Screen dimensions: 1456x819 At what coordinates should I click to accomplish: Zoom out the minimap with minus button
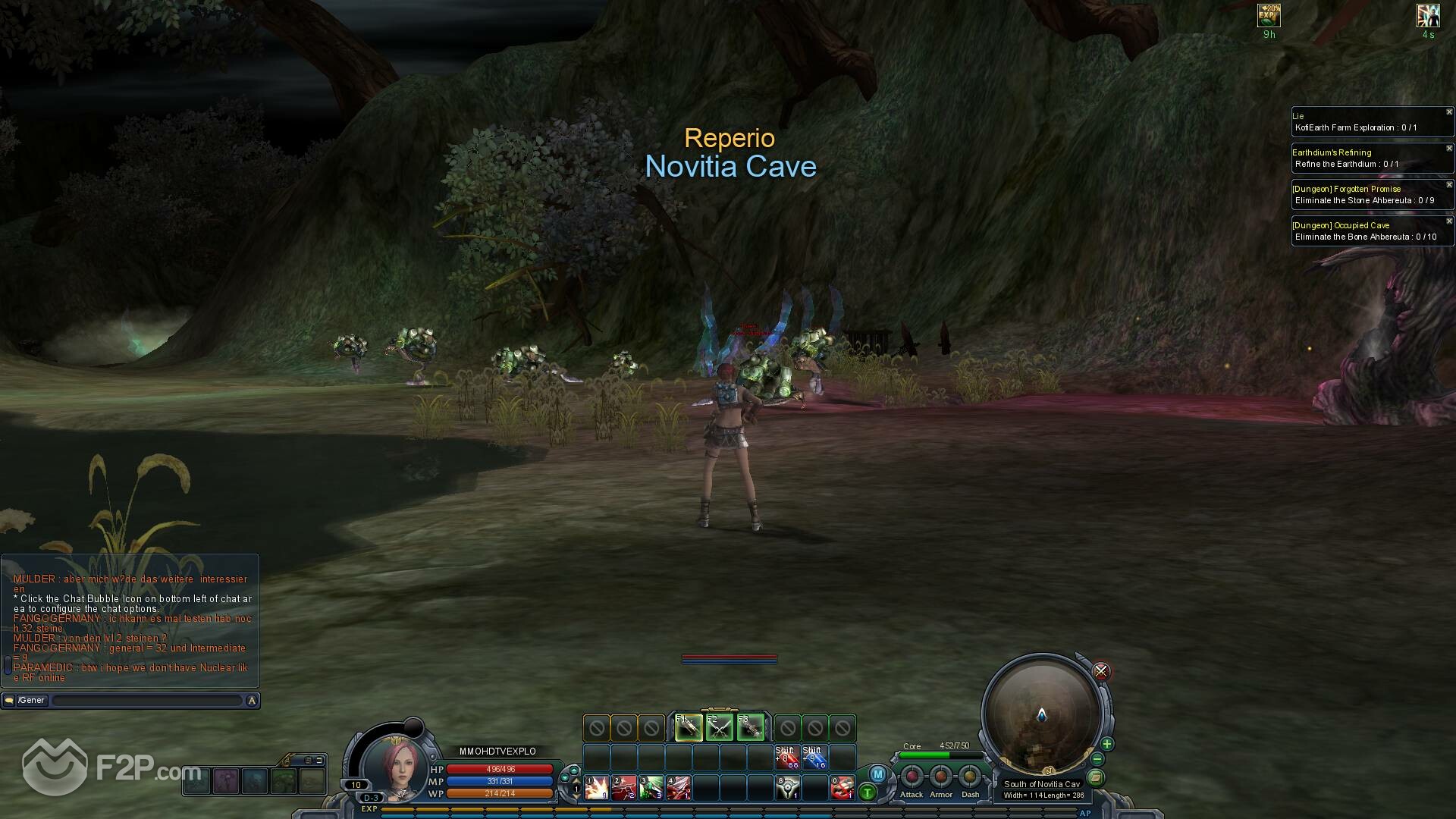(x=1097, y=759)
